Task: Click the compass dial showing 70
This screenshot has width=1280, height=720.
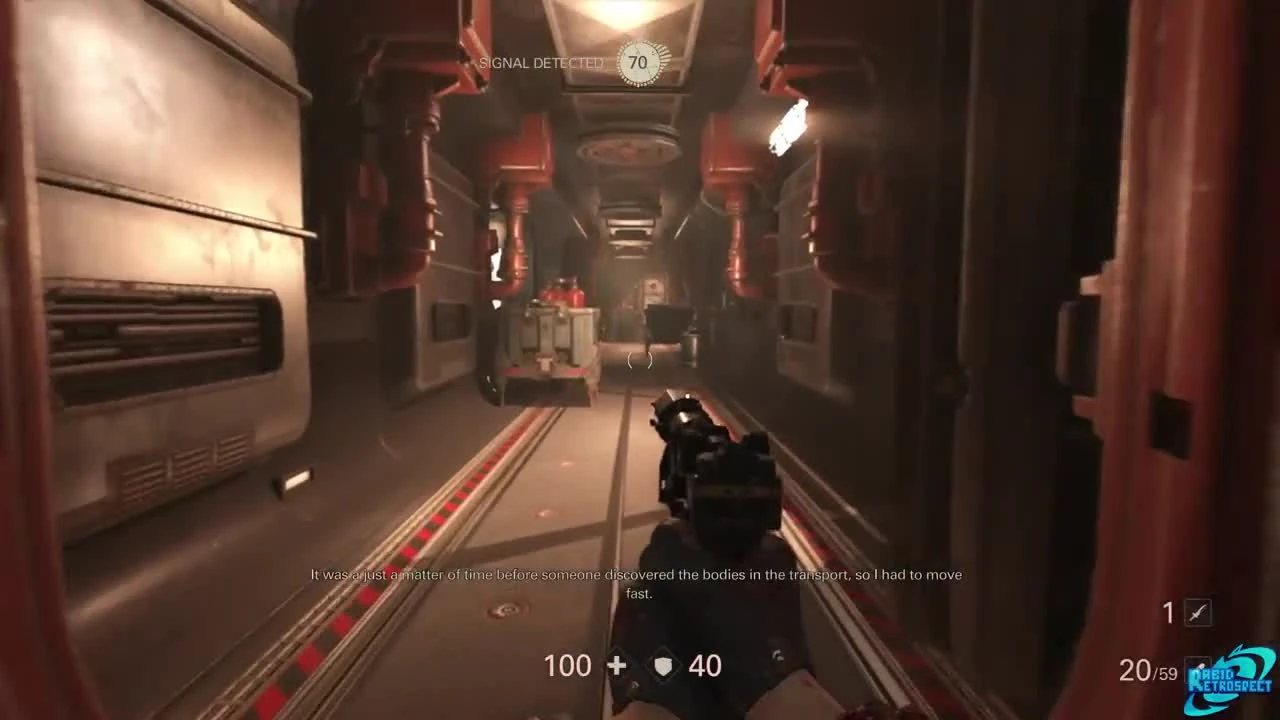Action: 638,61
